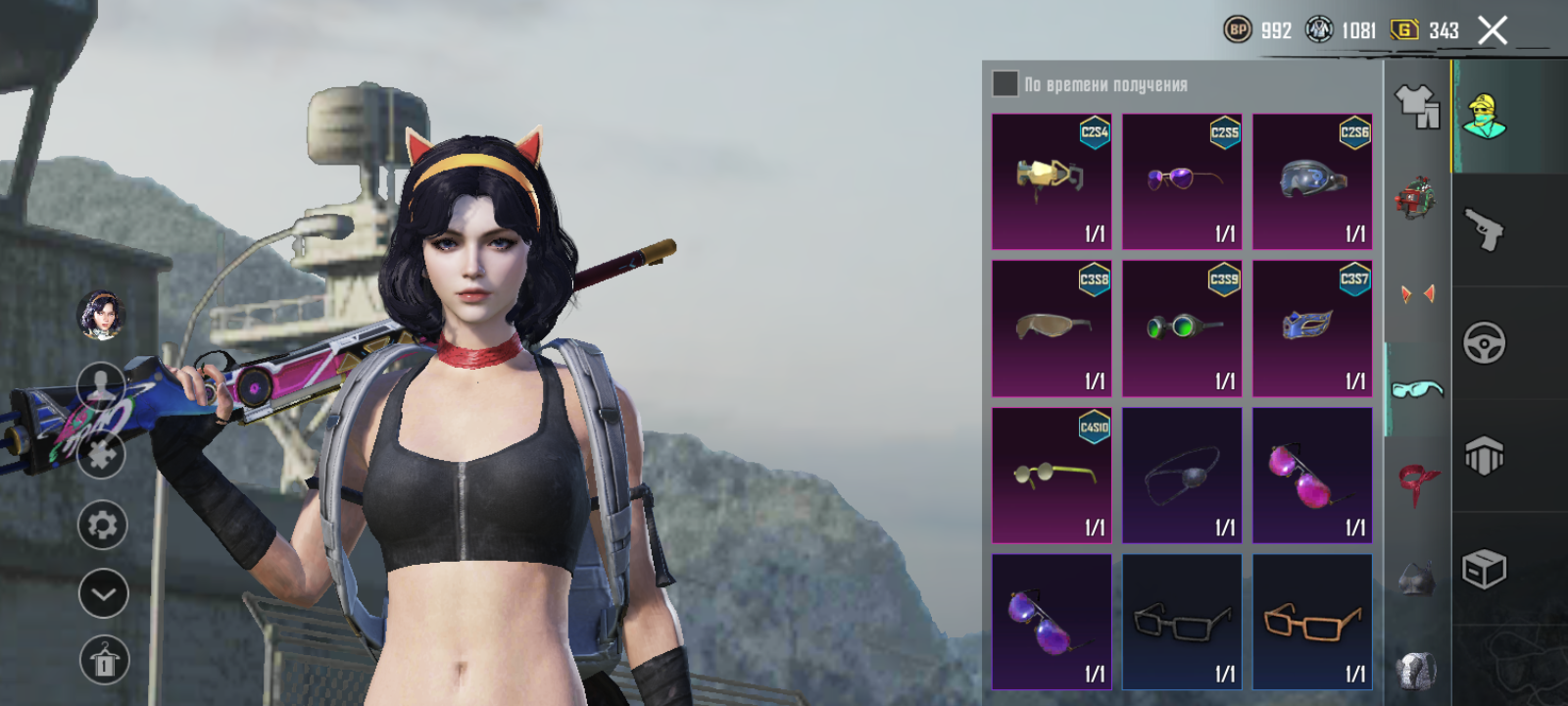This screenshot has width=1568, height=706.
Task: Choose the C4S10 yellow round glasses
Action: [x=1052, y=476]
